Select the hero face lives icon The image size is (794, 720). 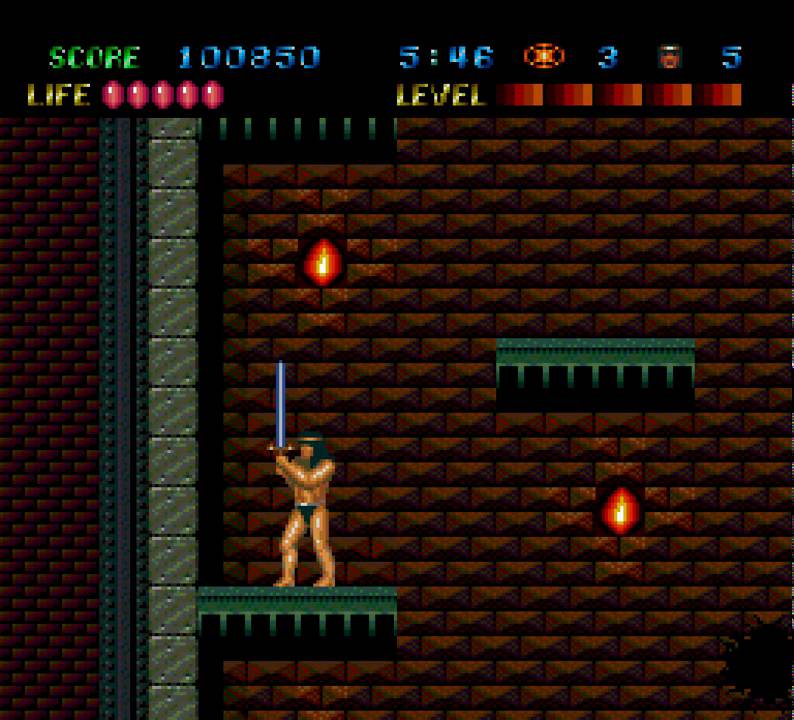click(669, 57)
